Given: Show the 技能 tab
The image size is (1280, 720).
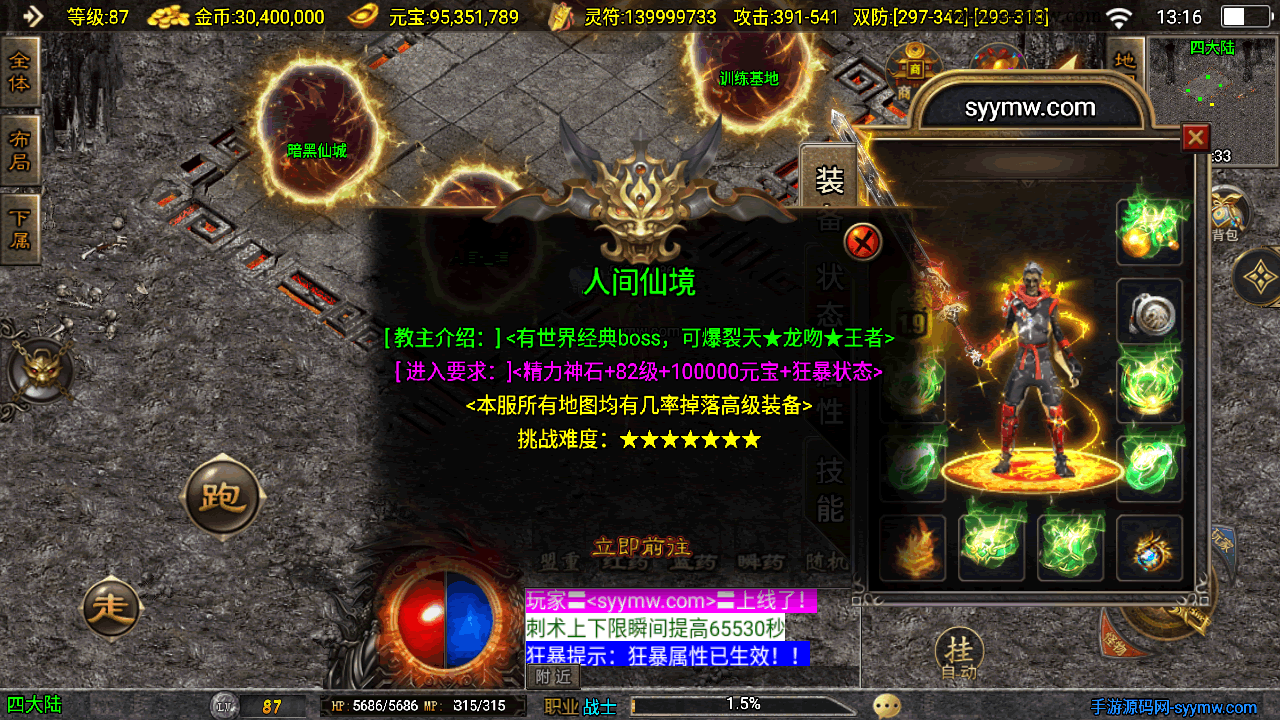Looking at the screenshot, I should 830,488.
